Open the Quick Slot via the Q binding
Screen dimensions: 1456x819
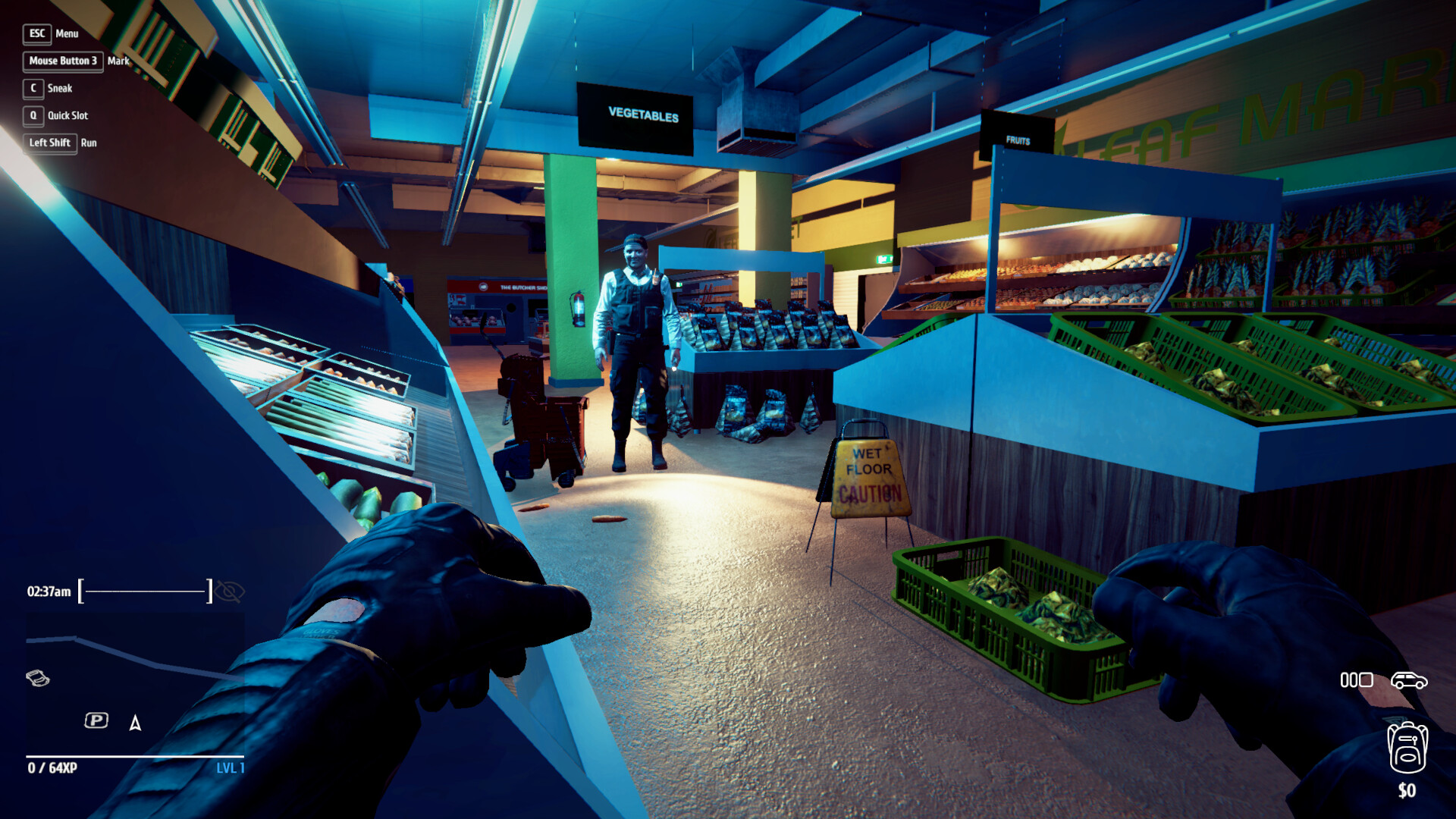pyautogui.click(x=32, y=115)
